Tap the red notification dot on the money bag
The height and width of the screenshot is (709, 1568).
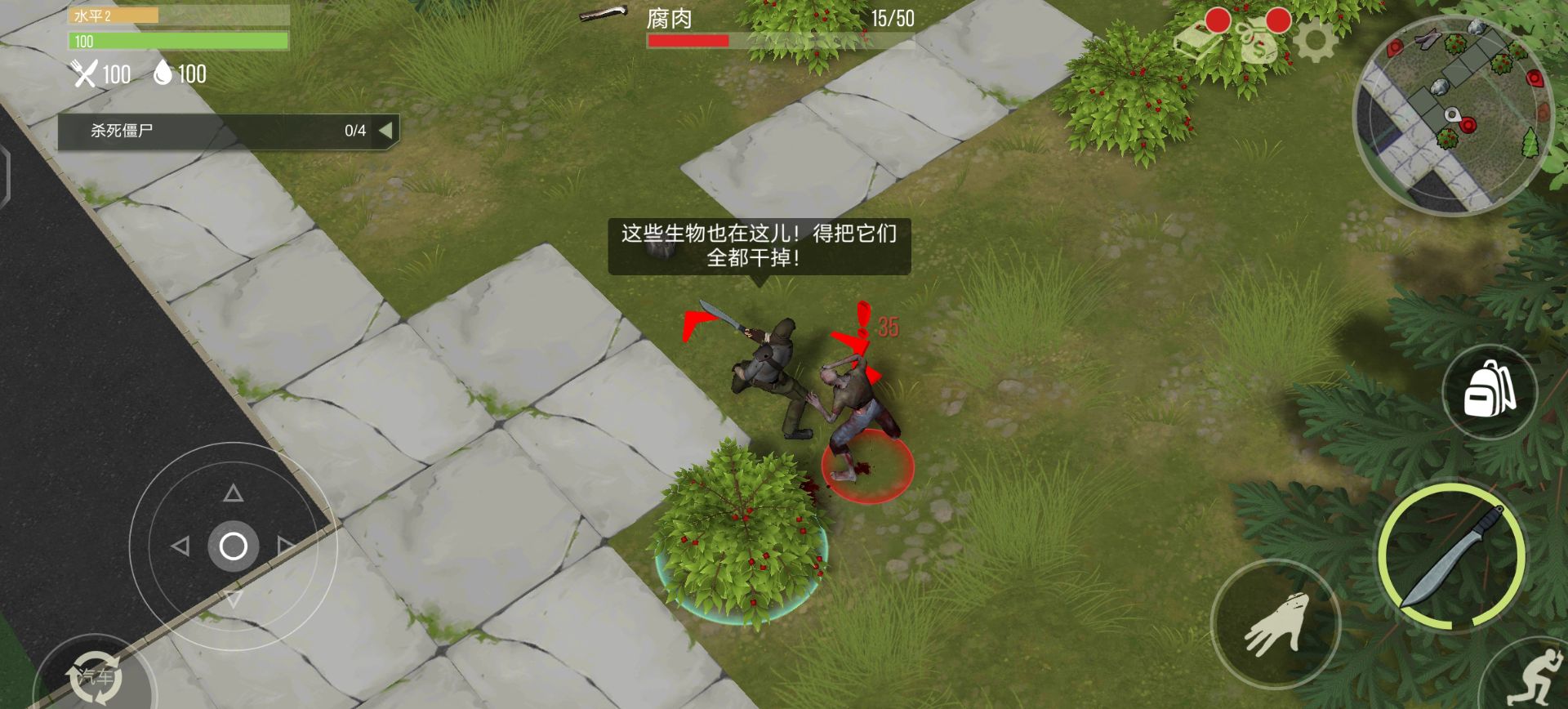pyautogui.click(x=1278, y=21)
